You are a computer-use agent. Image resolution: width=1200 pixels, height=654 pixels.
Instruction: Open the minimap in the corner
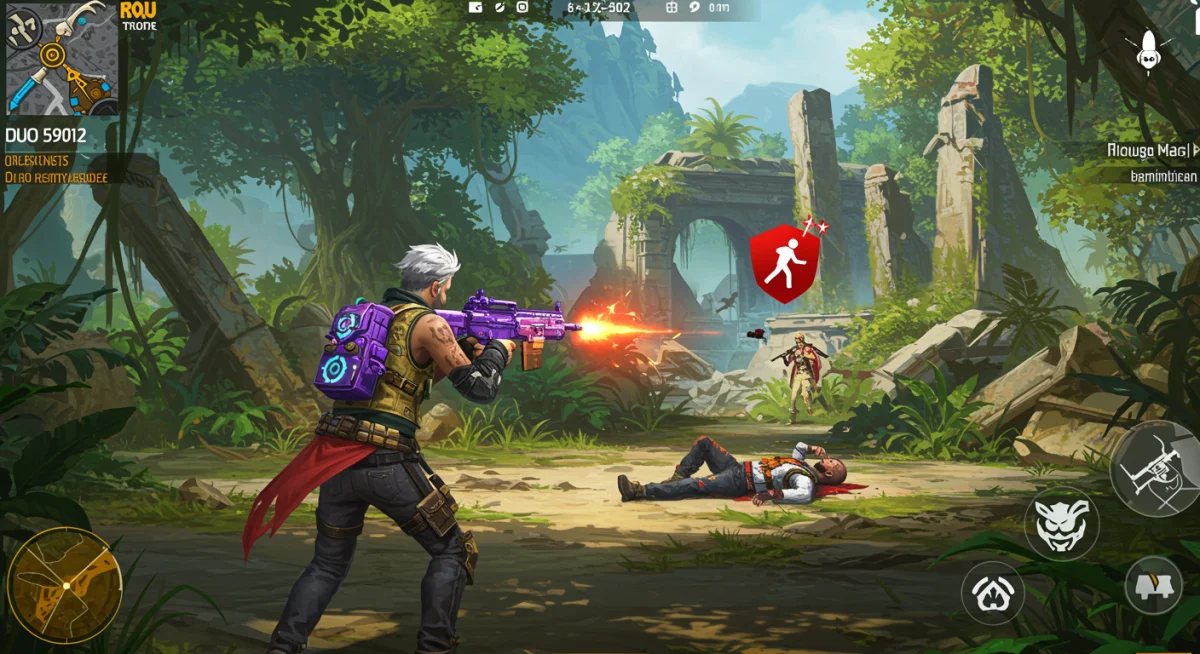[61, 58]
